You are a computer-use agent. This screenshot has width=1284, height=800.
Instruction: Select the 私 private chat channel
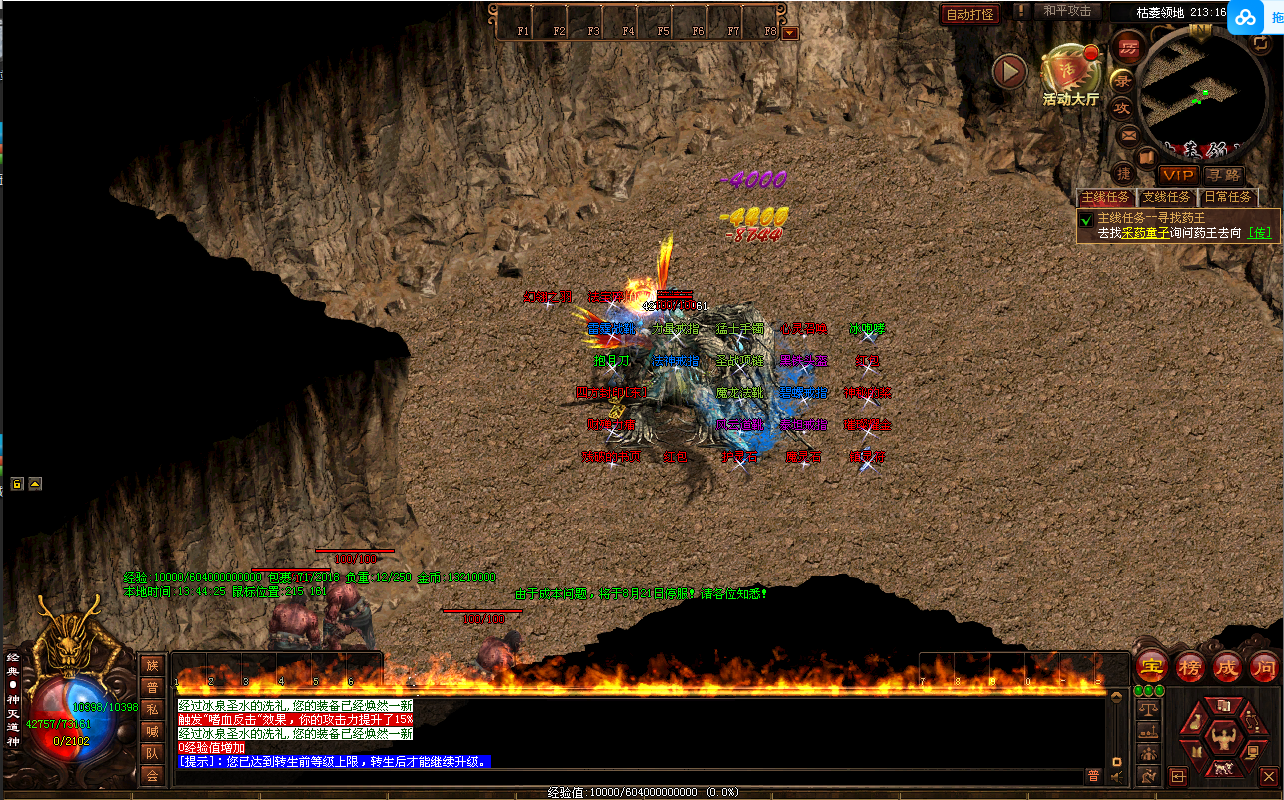pos(152,709)
